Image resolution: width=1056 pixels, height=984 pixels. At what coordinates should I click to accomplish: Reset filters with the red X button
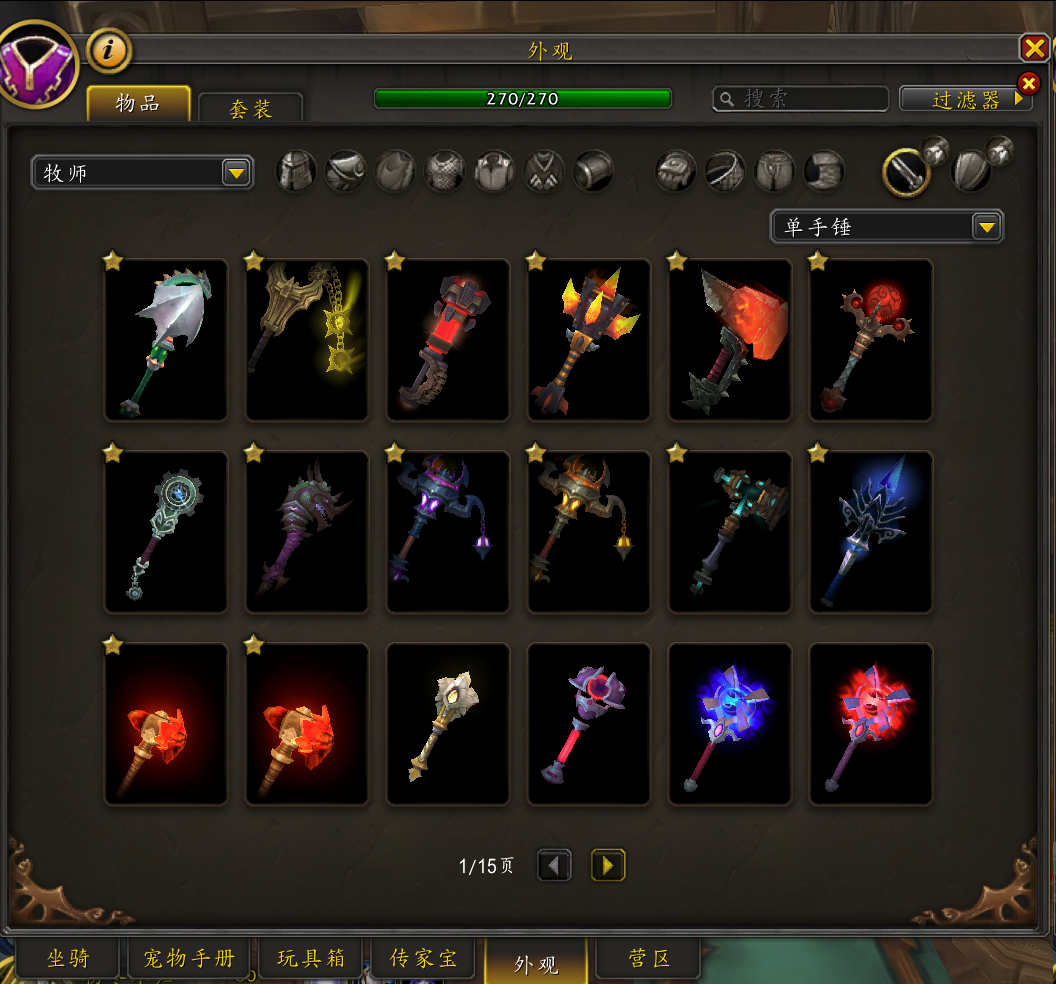coord(1028,83)
